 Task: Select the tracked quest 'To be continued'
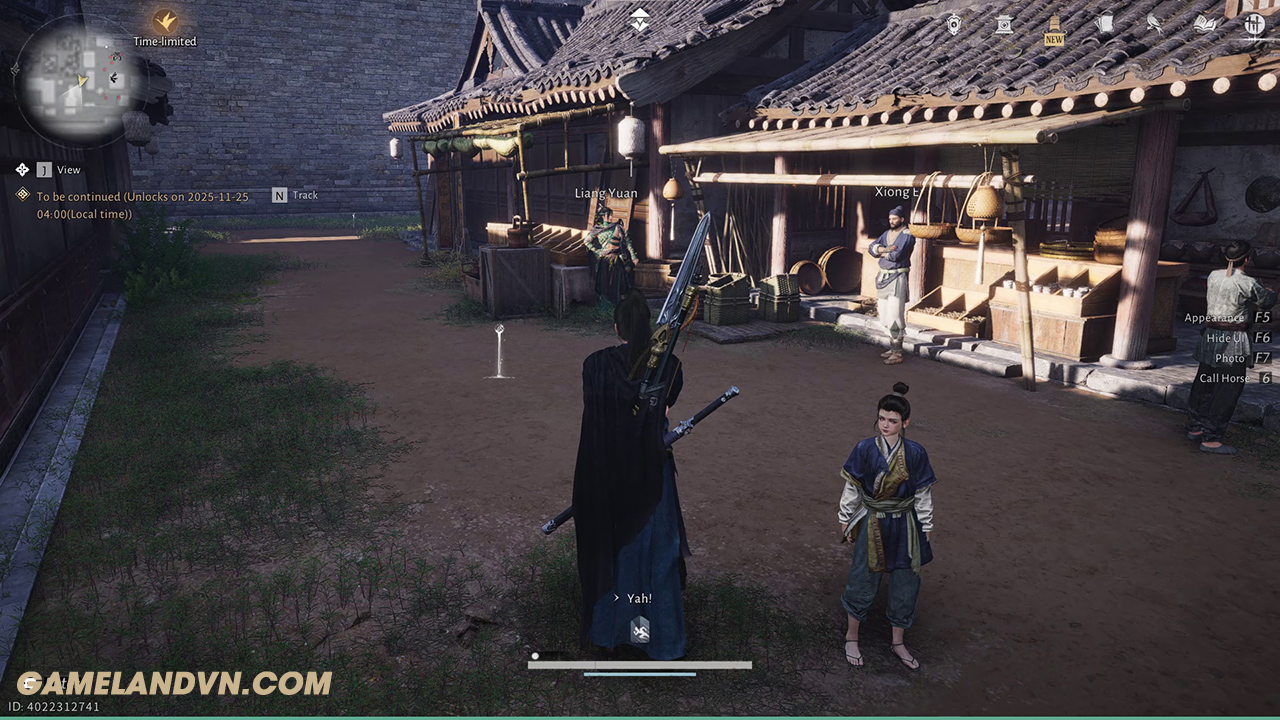(142, 205)
